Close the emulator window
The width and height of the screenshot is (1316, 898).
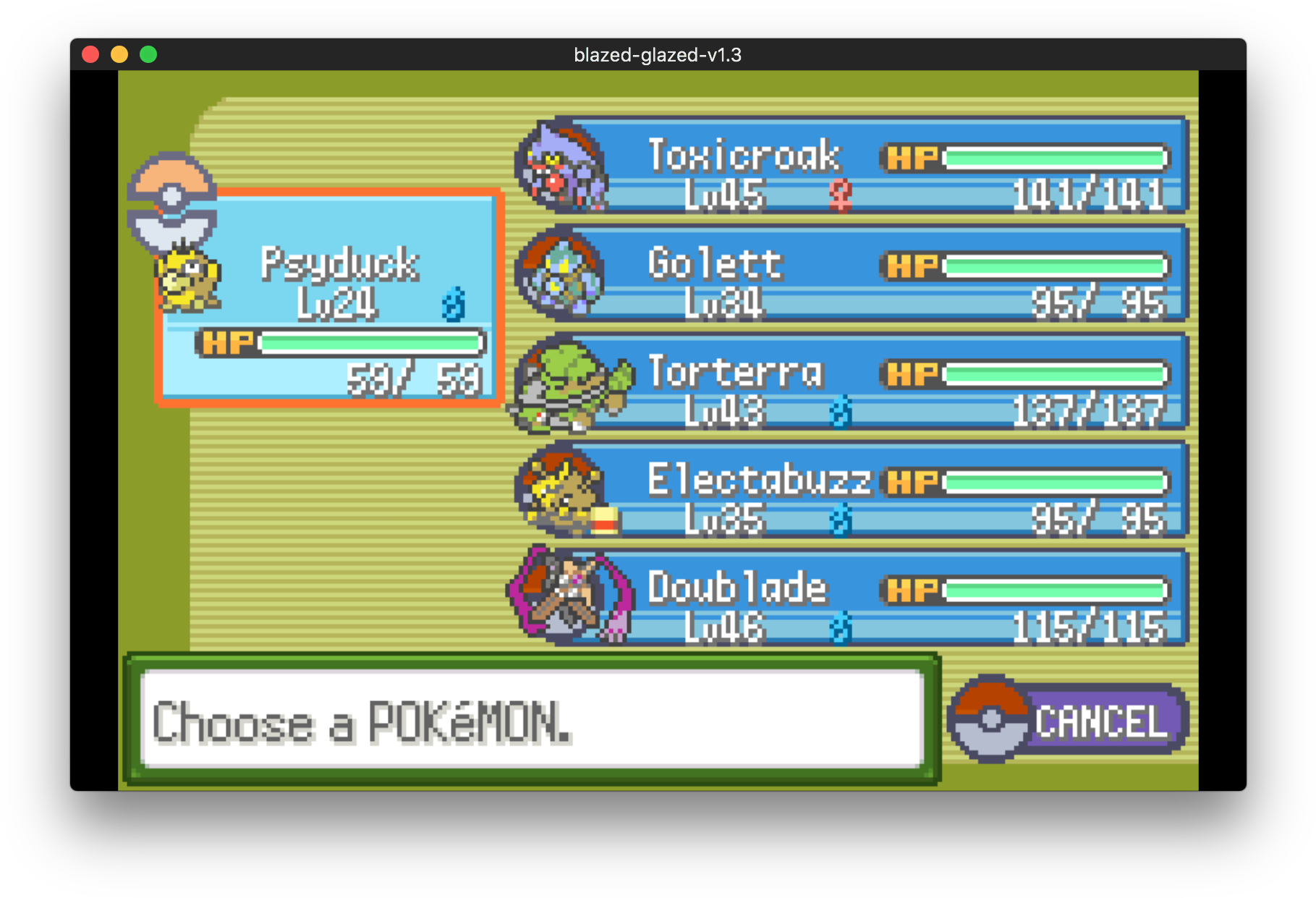point(90,55)
